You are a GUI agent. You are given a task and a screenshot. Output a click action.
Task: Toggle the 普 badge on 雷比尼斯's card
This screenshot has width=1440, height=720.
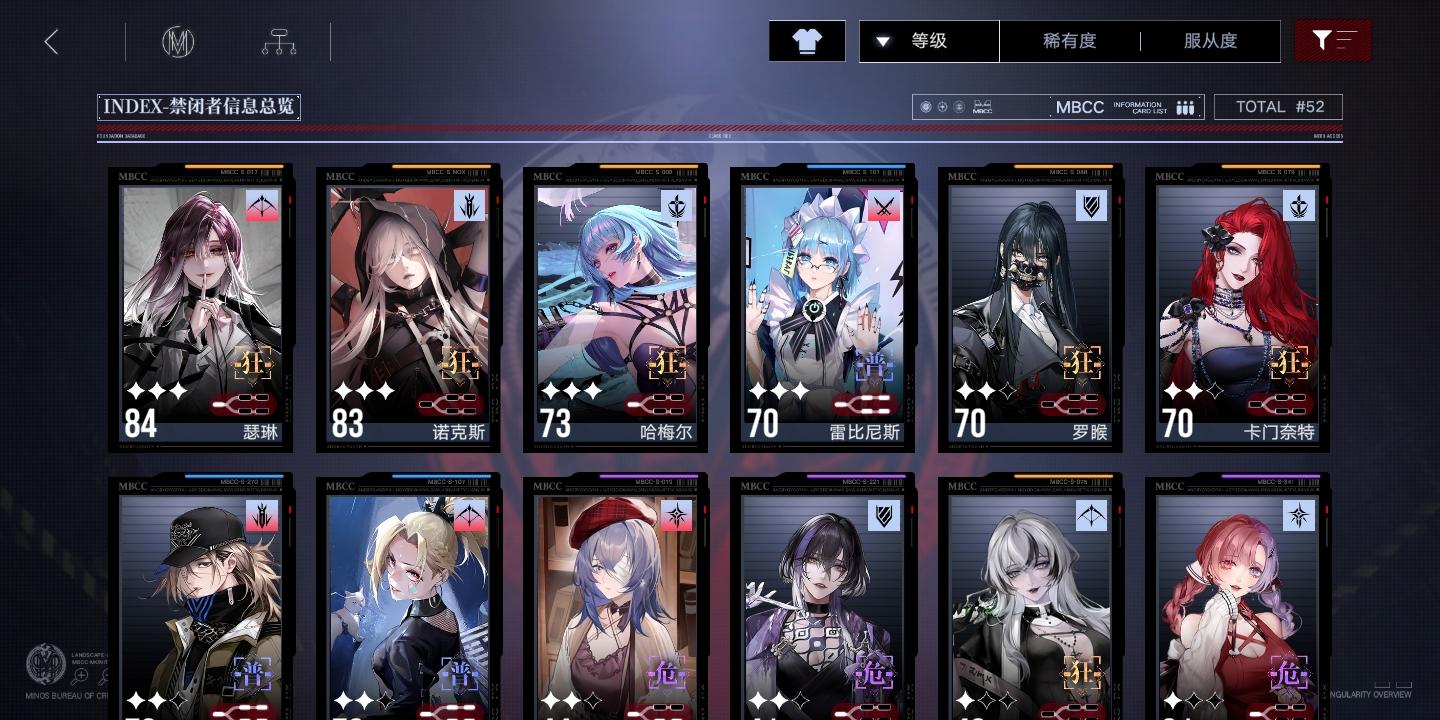click(874, 368)
